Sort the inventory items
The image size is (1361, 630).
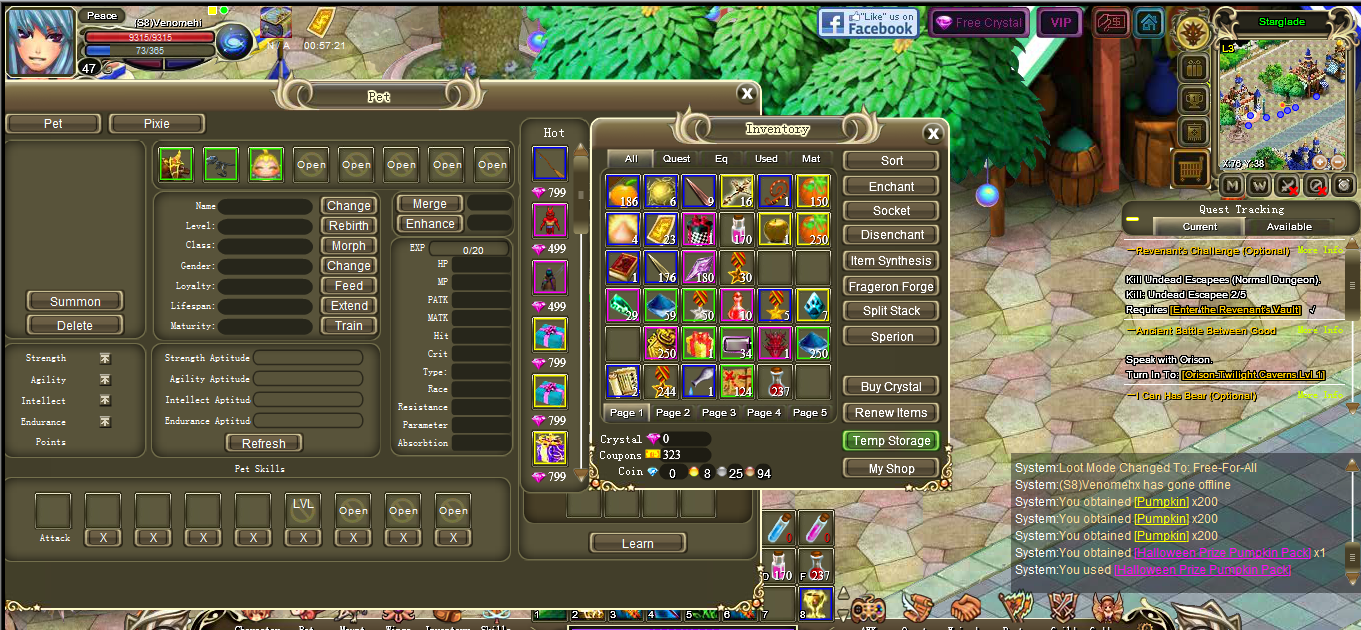(891, 160)
